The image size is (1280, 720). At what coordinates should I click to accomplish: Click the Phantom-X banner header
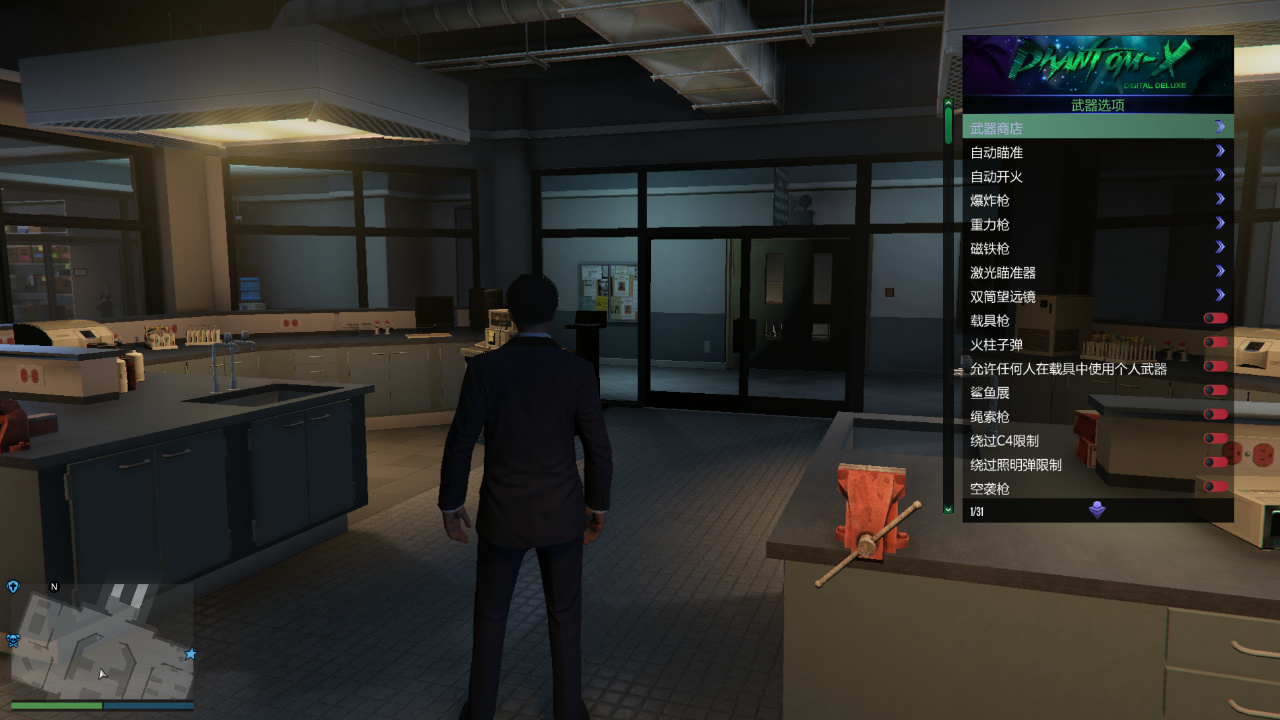[1097, 65]
